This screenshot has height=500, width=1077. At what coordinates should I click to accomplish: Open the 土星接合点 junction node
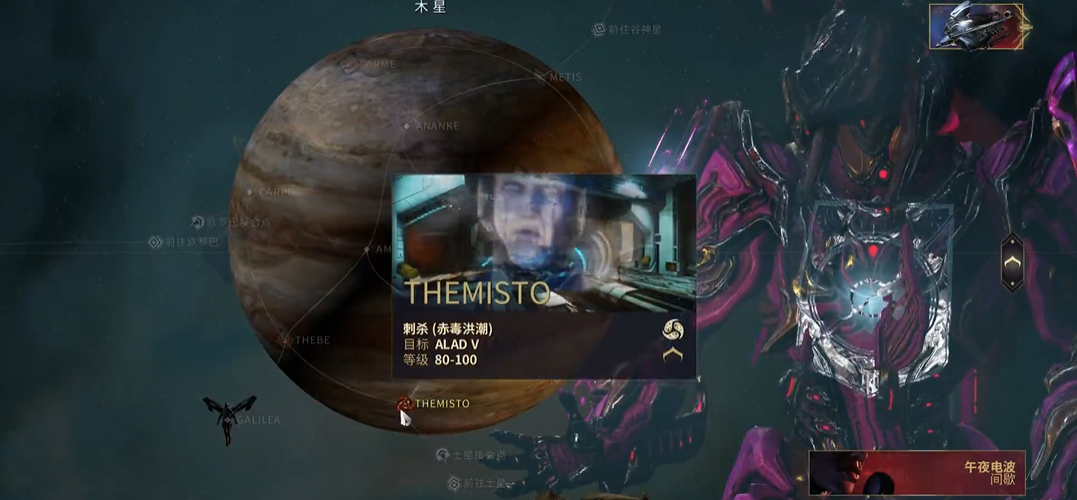(442, 455)
